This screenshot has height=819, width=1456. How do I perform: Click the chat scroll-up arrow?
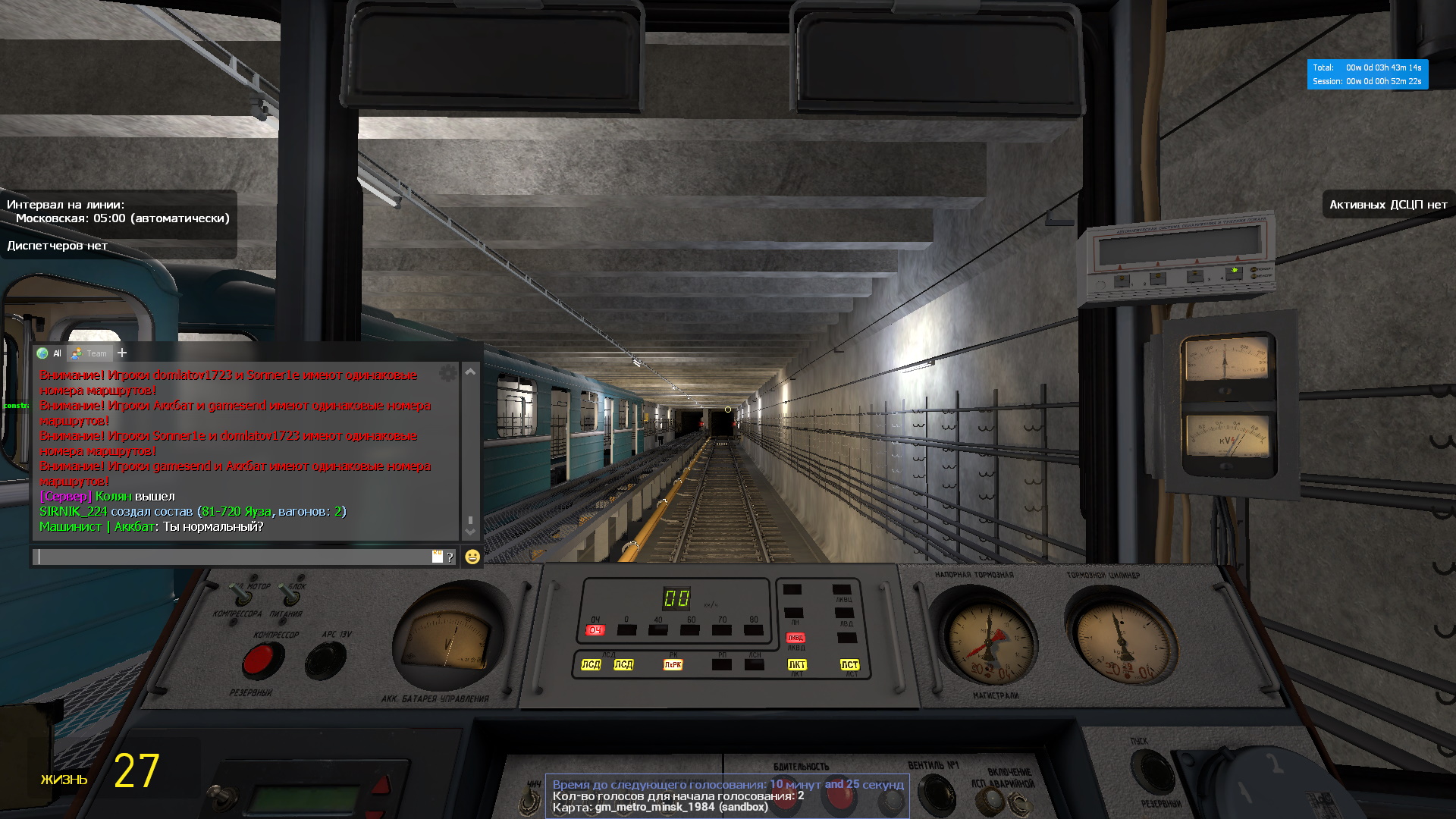pos(470,372)
